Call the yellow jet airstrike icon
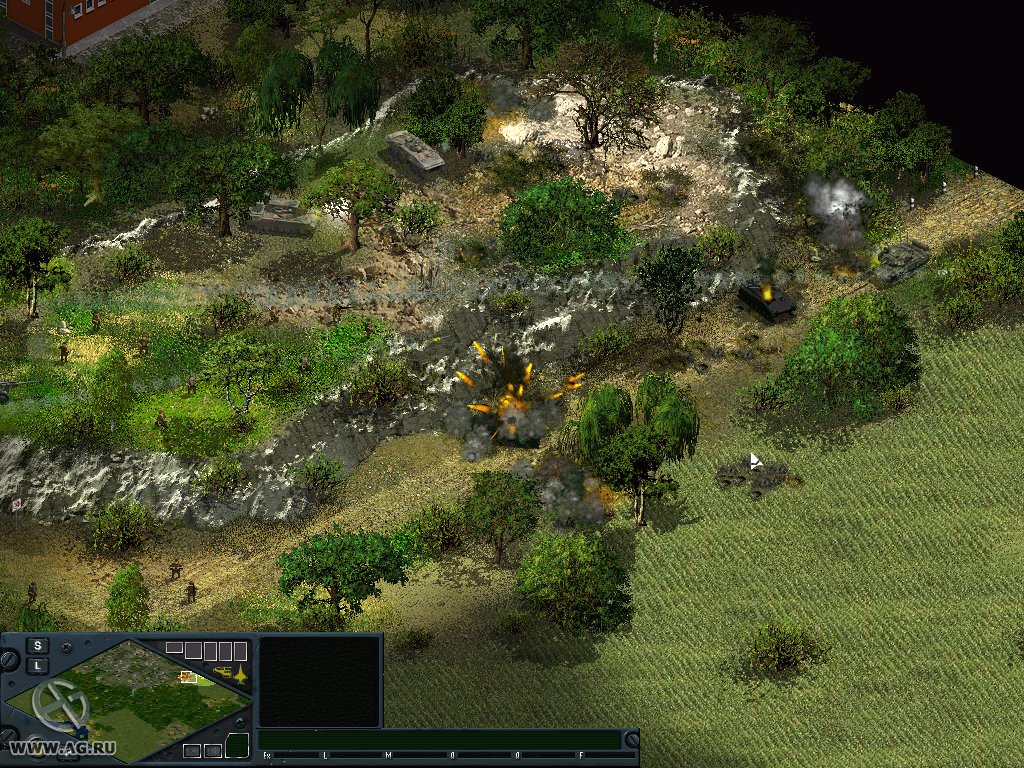The height and width of the screenshot is (768, 1024). click(241, 674)
